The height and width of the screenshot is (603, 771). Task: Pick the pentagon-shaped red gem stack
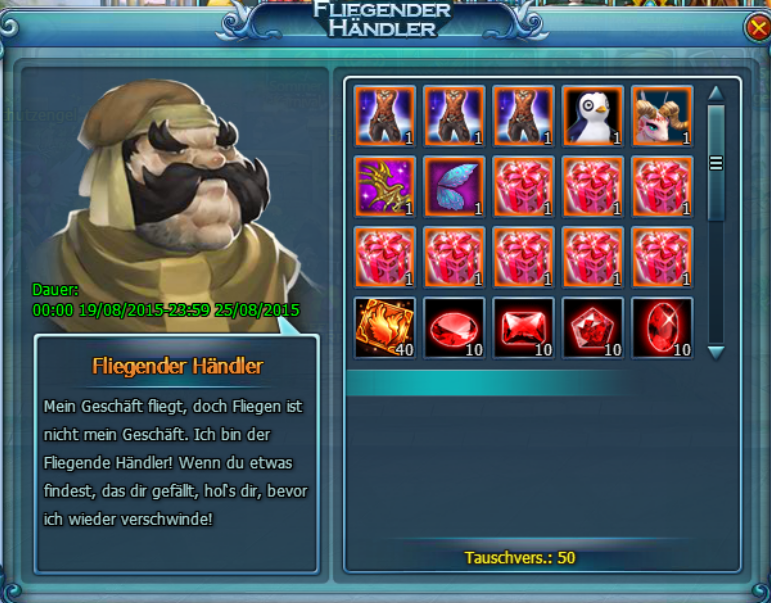pos(593,327)
